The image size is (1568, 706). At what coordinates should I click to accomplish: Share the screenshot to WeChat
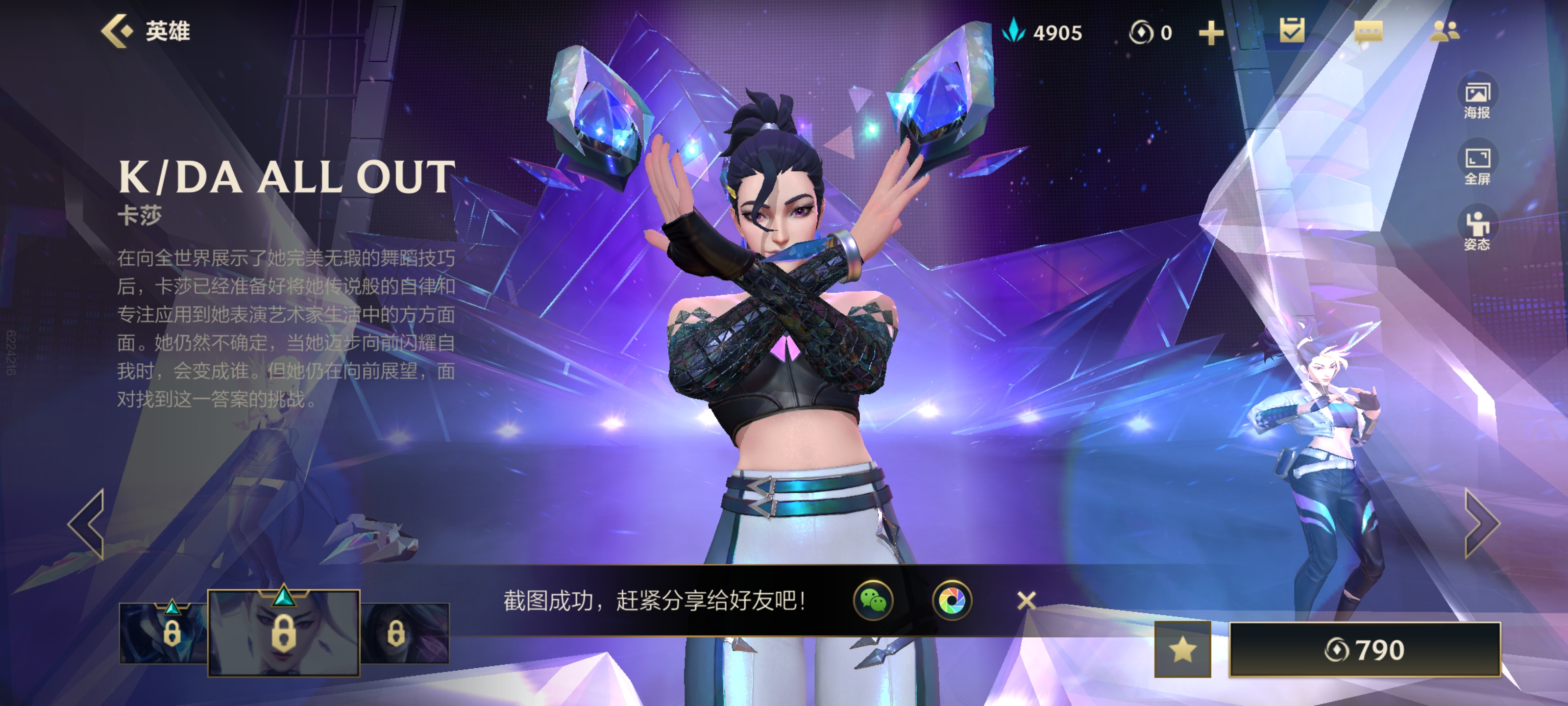(x=874, y=601)
